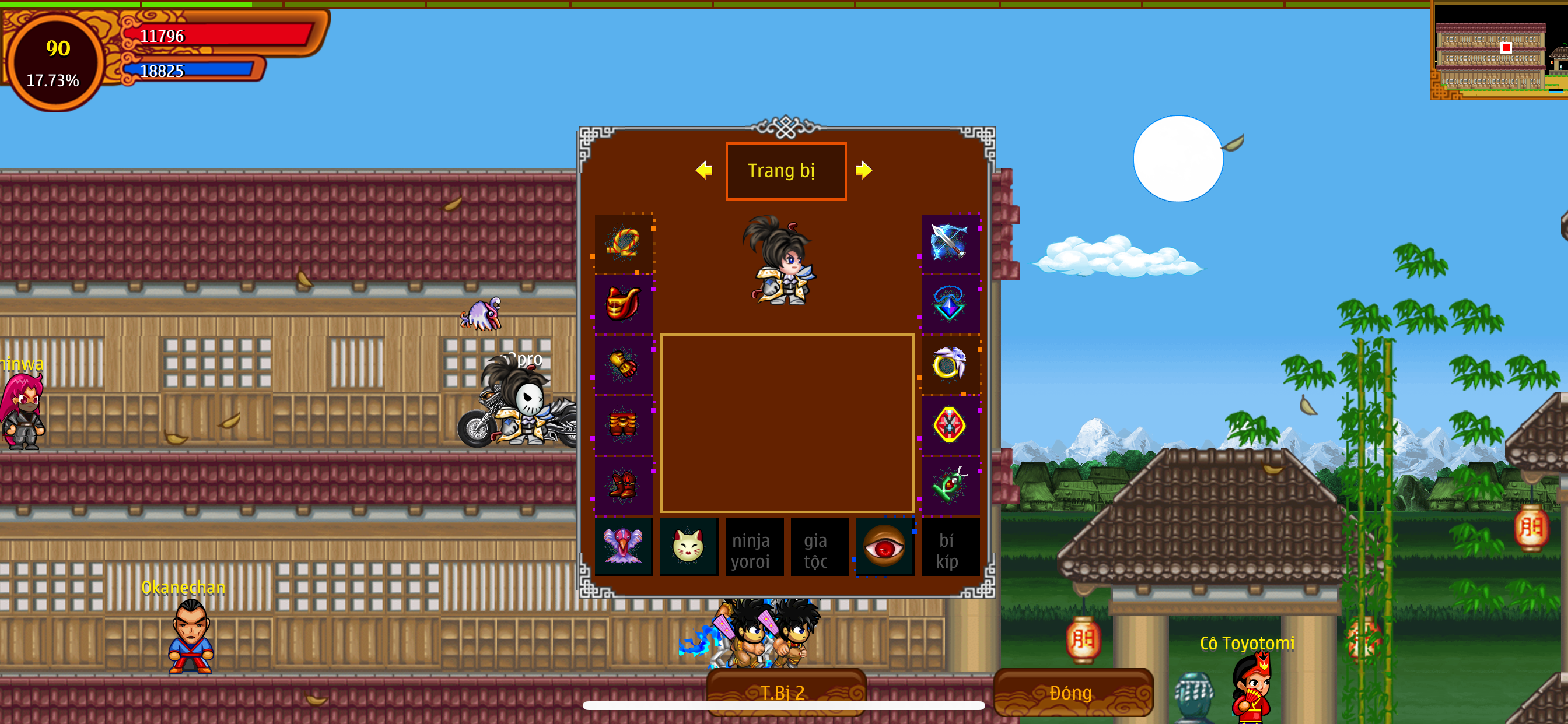Close the panel with Đóng button
Image resolution: width=1568 pixels, height=724 pixels.
pyautogui.click(x=1072, y=692)
